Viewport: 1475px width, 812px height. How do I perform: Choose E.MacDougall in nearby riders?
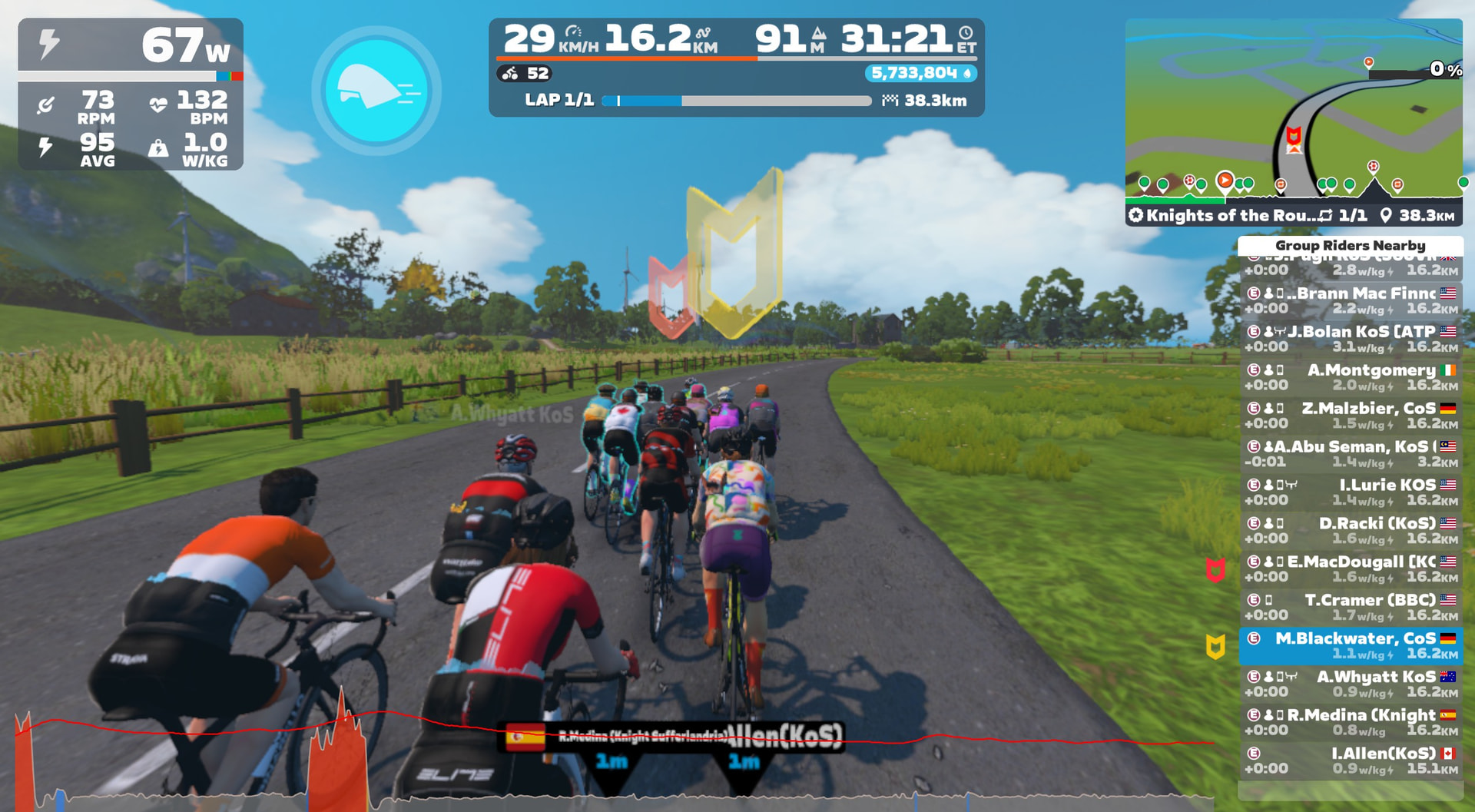1351,569
